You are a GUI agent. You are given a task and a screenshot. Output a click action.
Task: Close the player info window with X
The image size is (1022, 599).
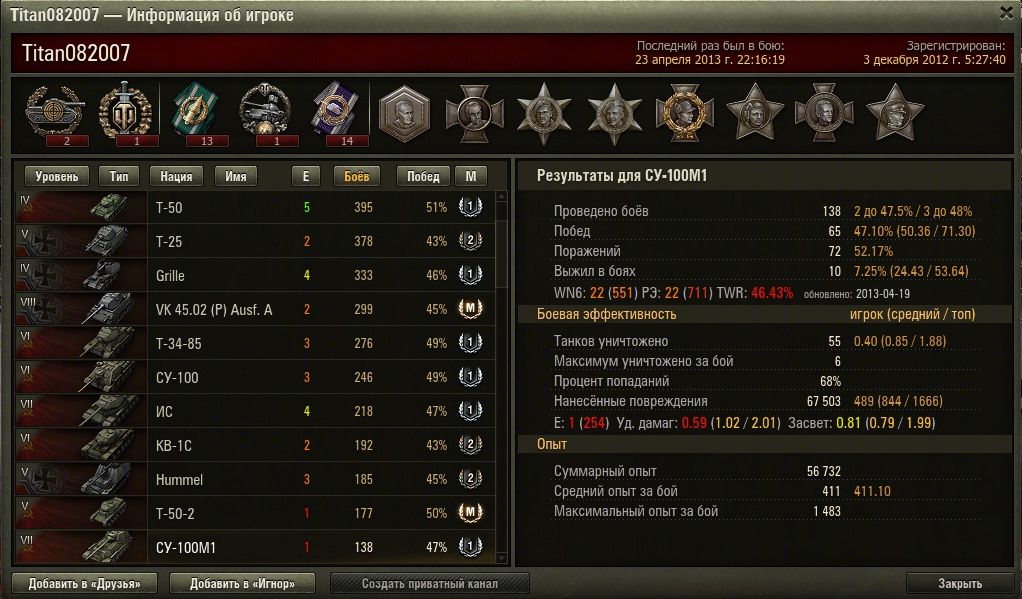click(1006, 12)
